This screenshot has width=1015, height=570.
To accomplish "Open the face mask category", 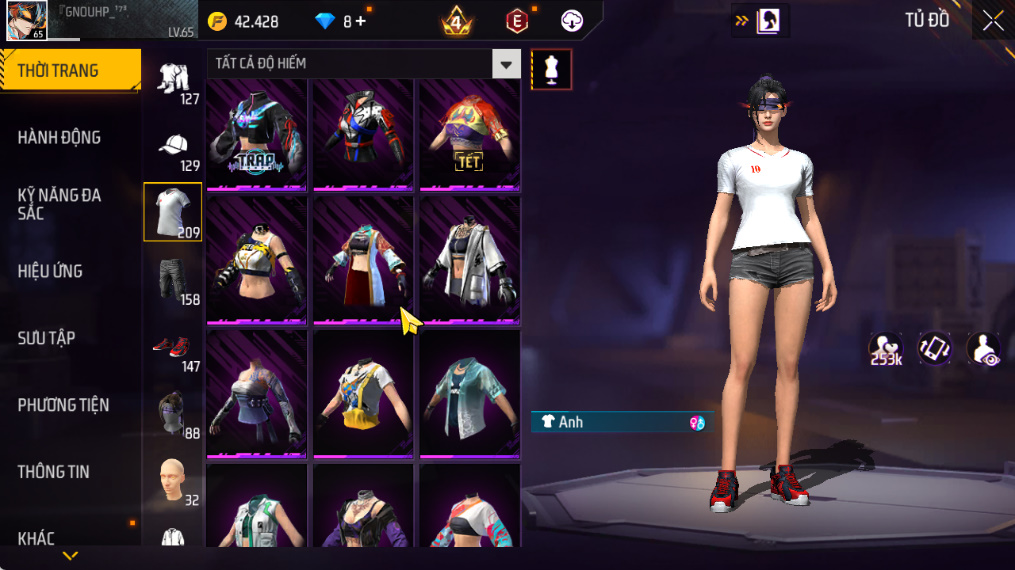I will coord(173,413).
